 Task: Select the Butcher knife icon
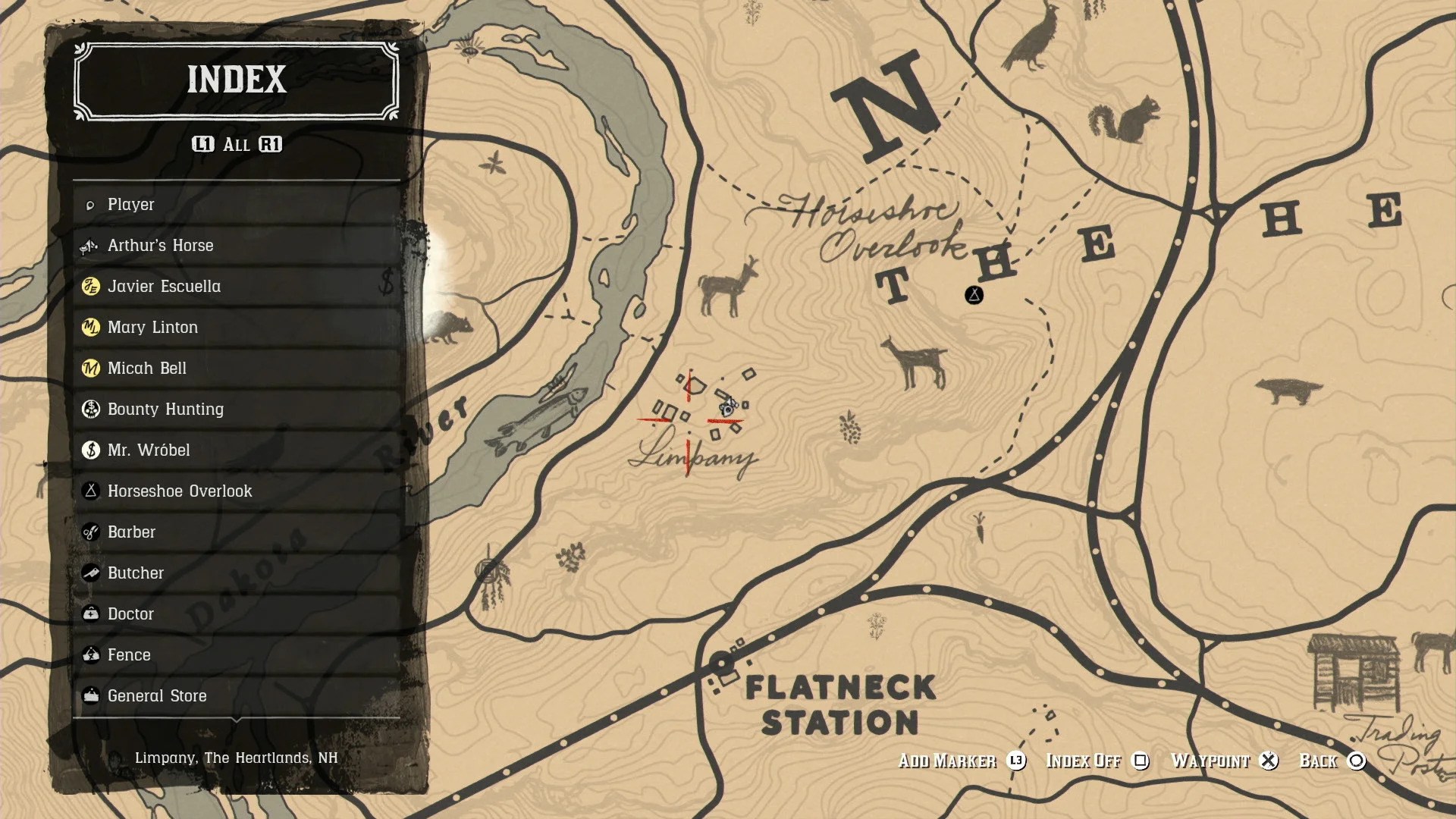(89, 573)
